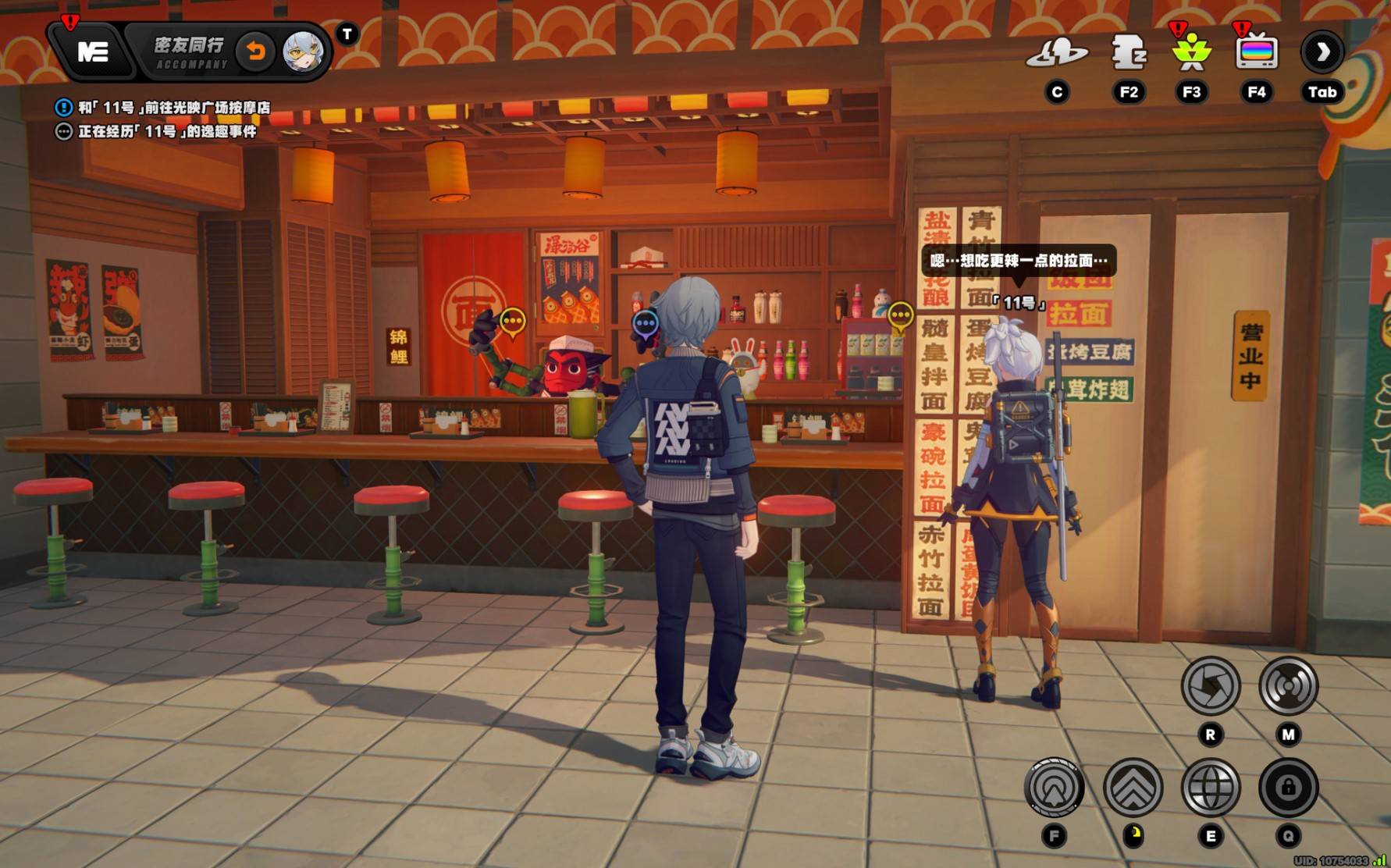The image size is (1391, 868).
Task: Select the No. 11 character portrait
Action: pos(303,52)
